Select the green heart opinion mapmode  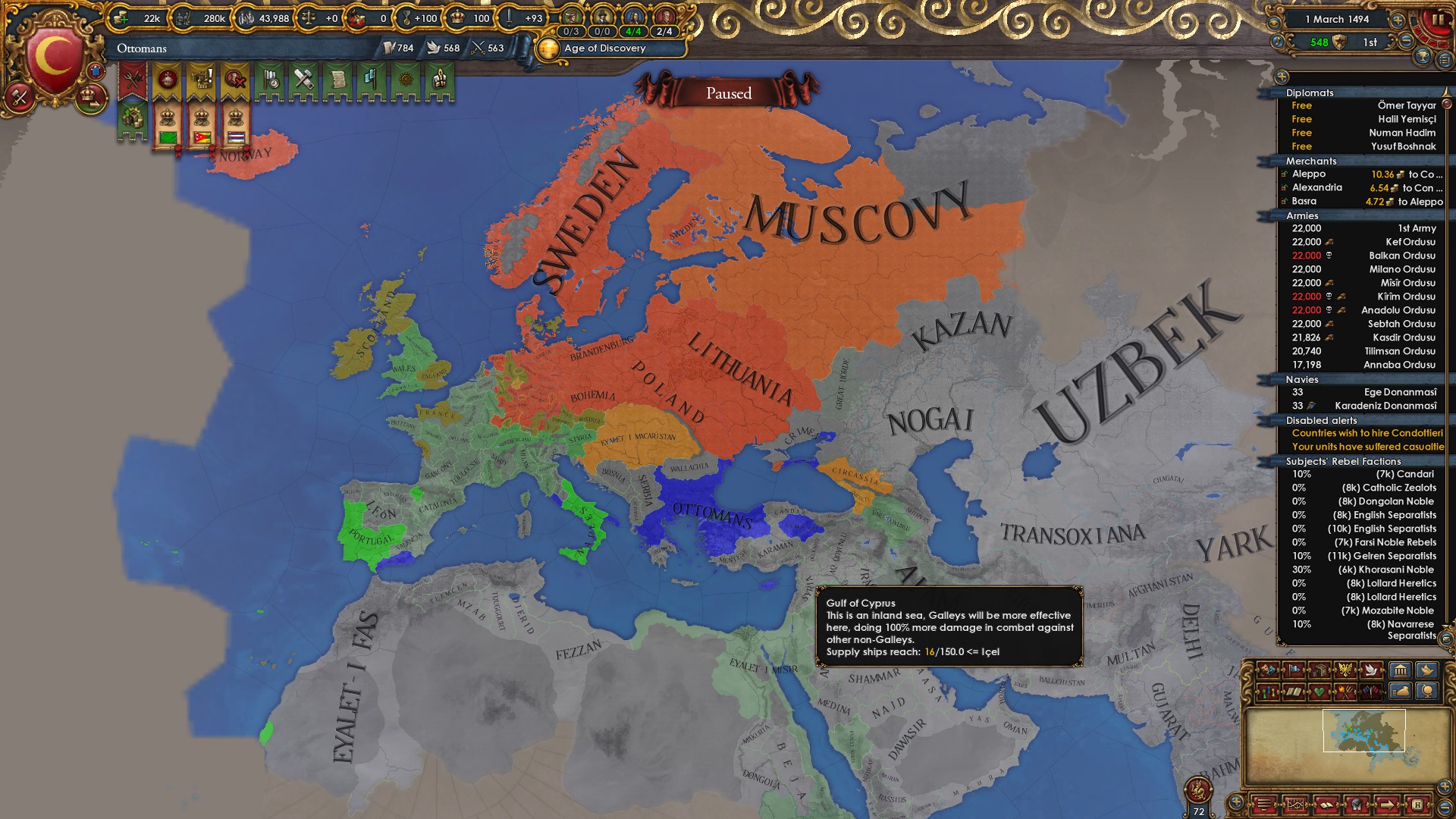1320,692
